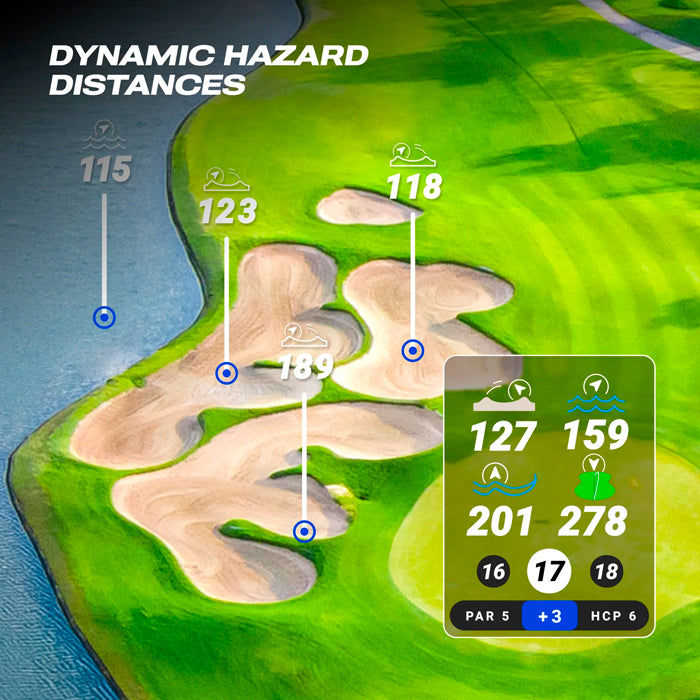This screenshot has width=700, height=700.
Task: Select the water carry icon above 201
Action: click(x=503, y=481)
